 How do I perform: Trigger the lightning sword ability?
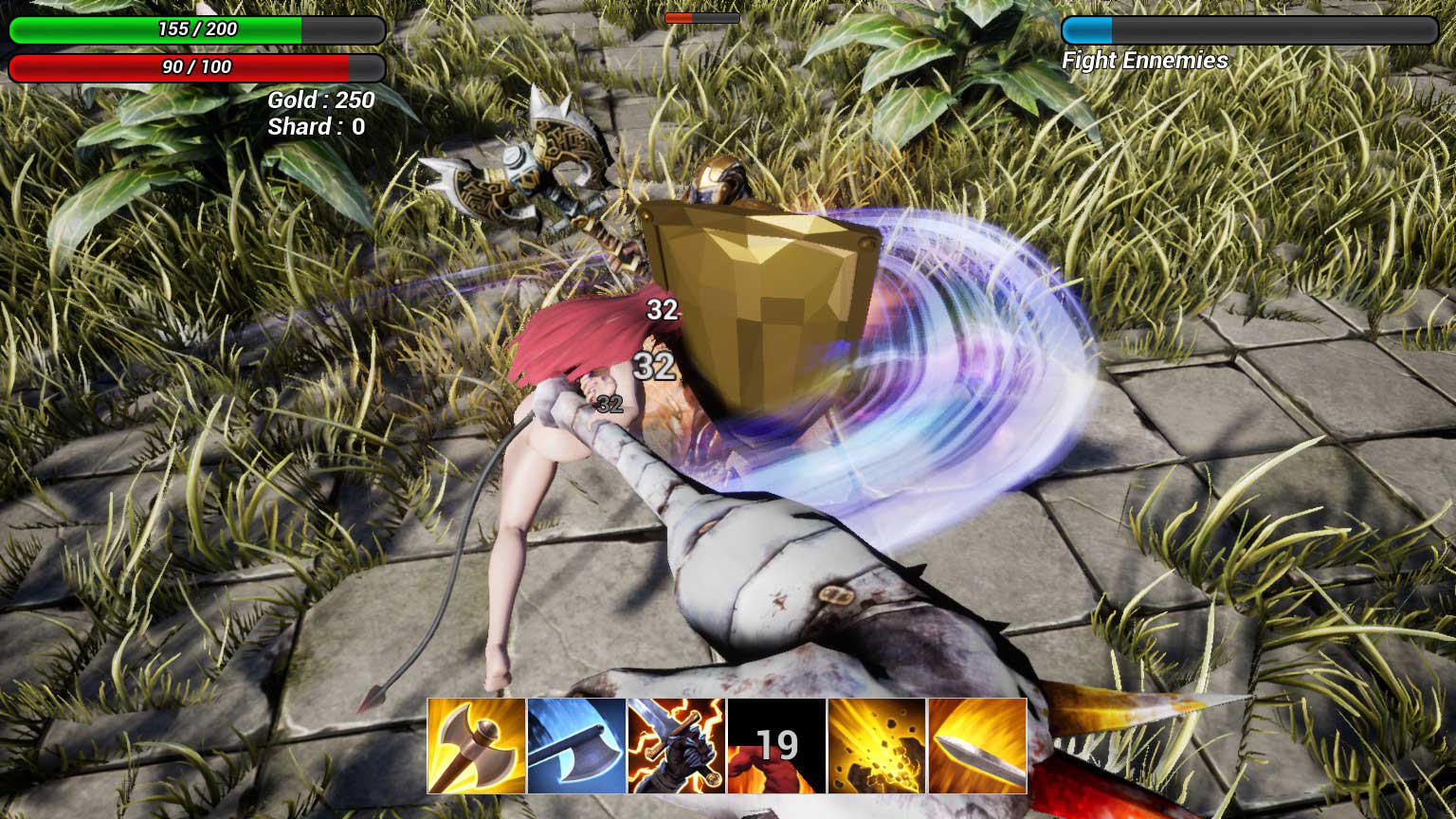[x=676, y=745]
